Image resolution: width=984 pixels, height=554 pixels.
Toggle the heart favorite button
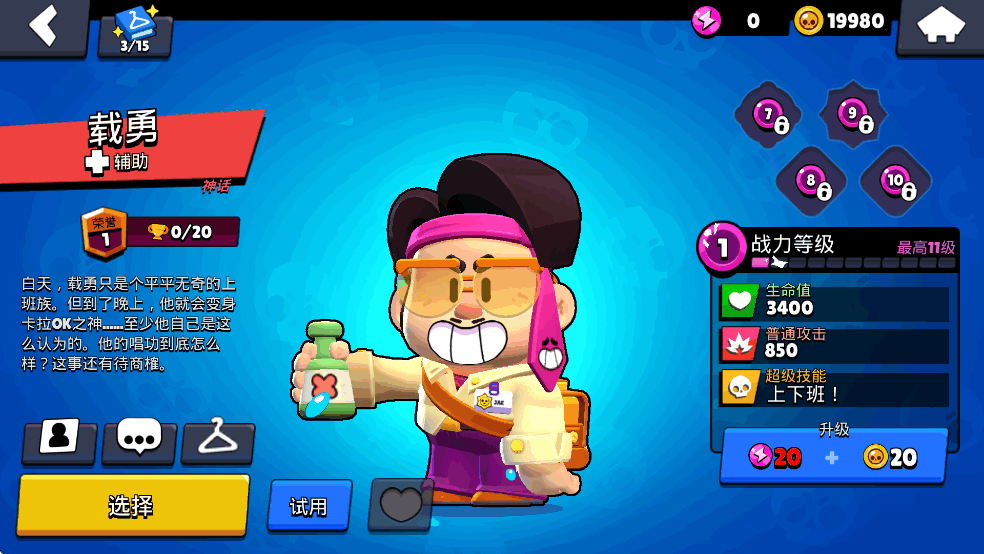coord(400,504)
